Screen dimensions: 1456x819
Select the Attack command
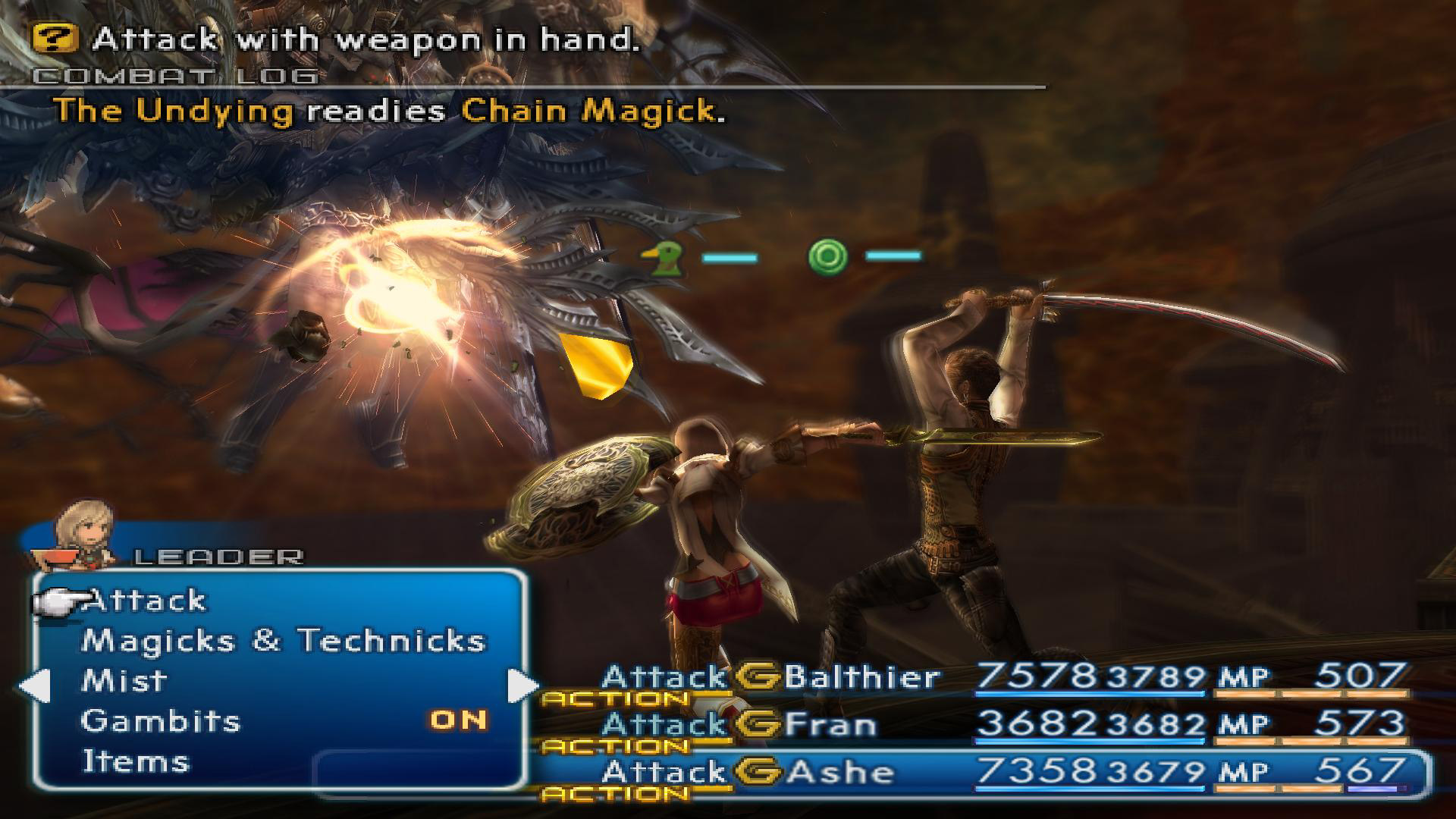click(x=144, y=601)
